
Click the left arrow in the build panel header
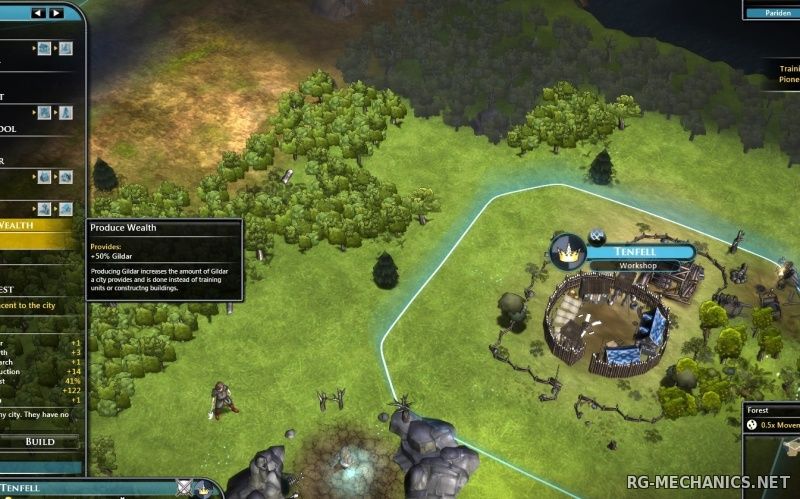point(38,13)
